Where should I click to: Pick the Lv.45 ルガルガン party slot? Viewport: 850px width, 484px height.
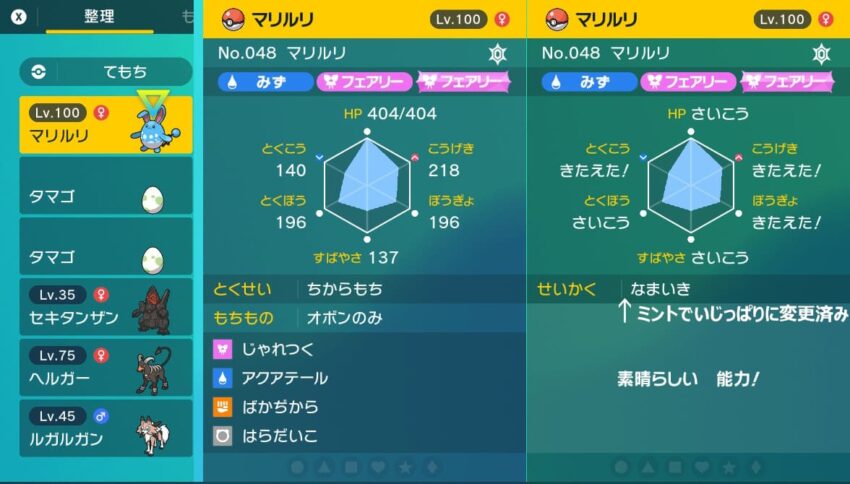106,428
